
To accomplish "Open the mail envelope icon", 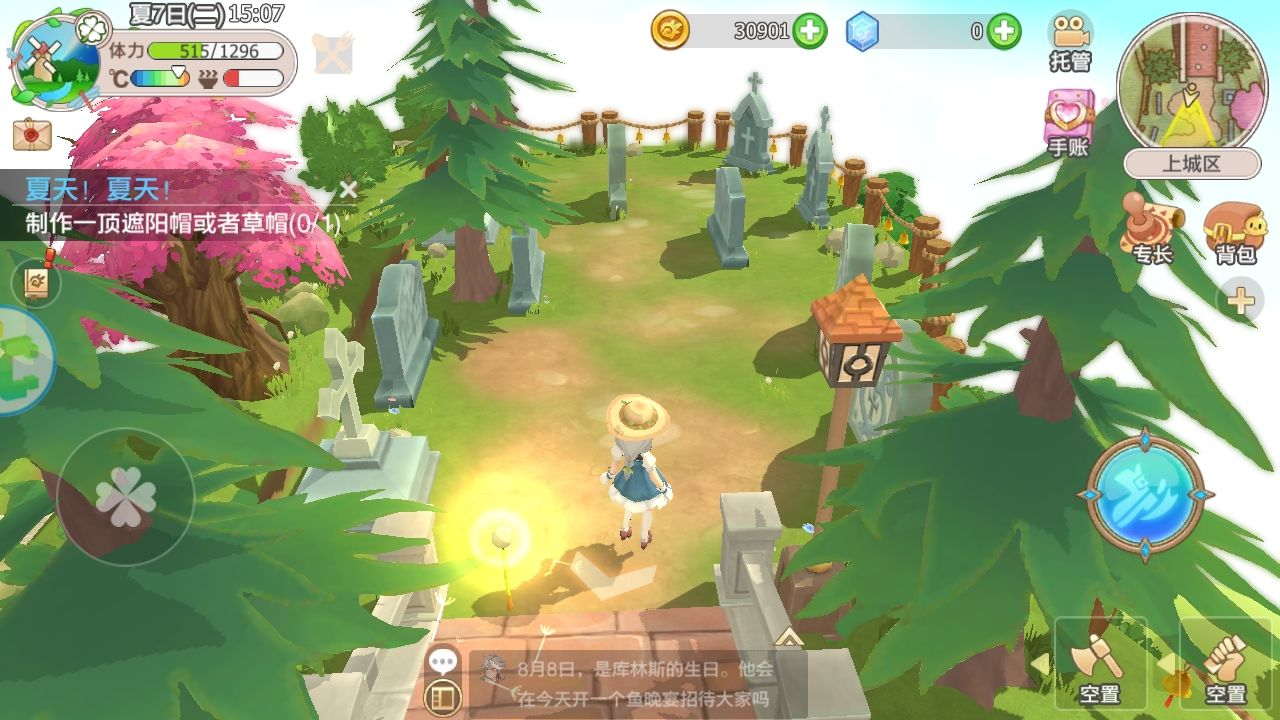I will [32, 133].
